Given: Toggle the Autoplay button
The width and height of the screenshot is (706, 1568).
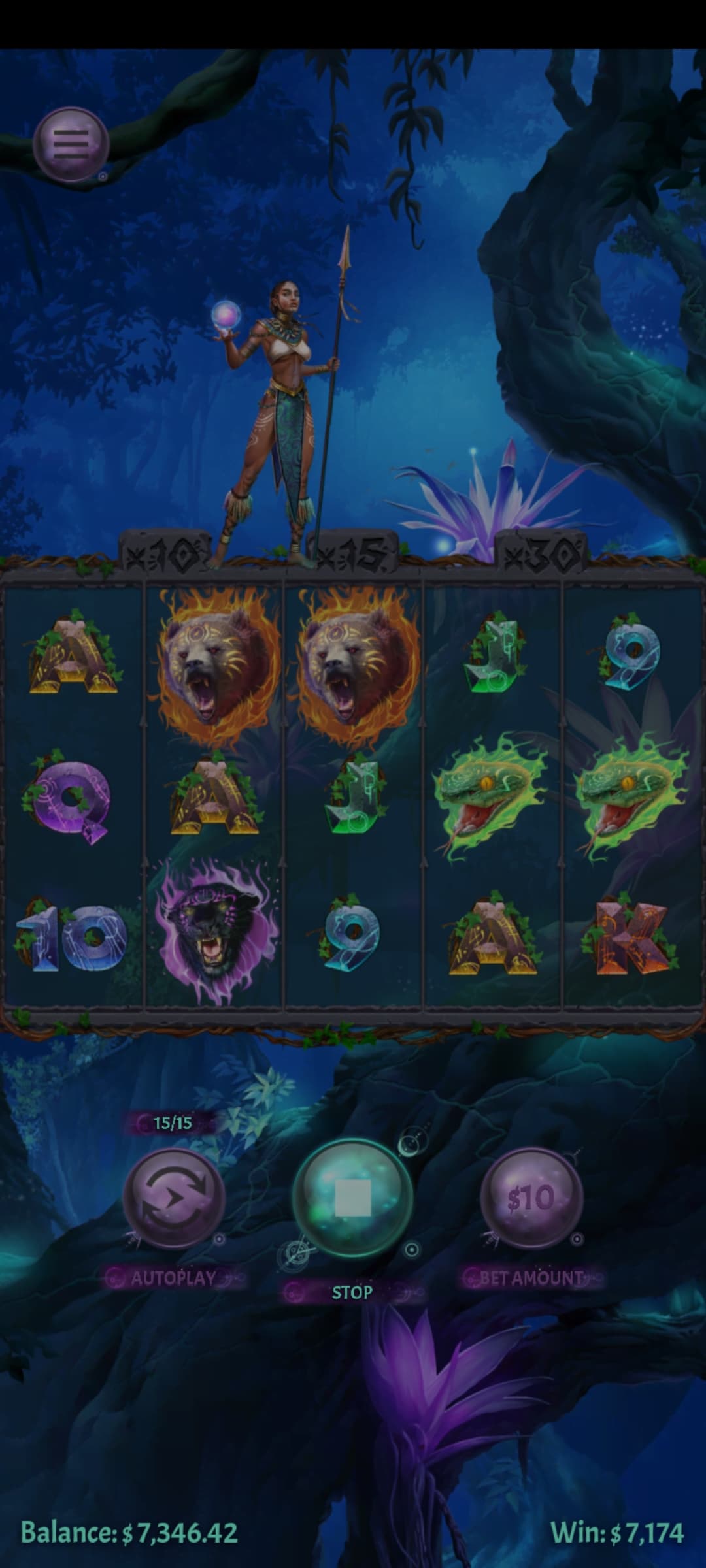Looking at the screenshot, I should [174, 1199].
